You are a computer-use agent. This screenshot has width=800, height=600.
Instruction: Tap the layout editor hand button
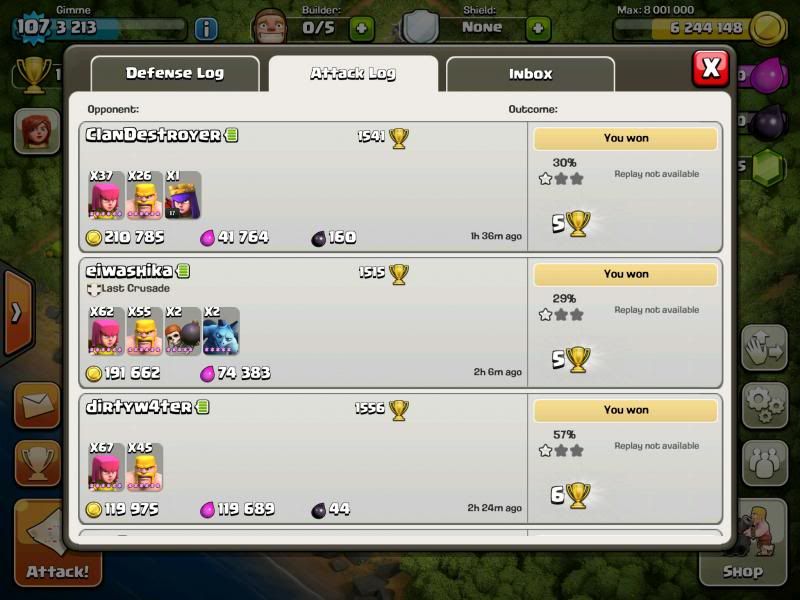[765, 347]
